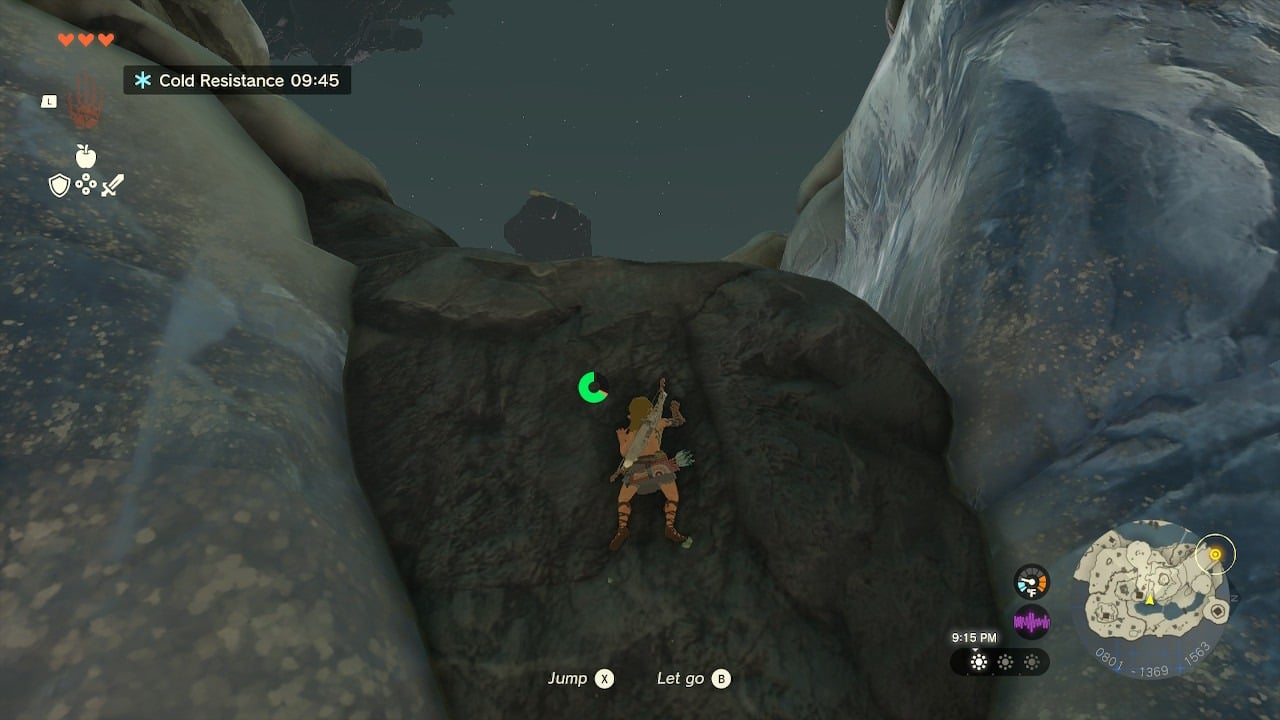This screenshot has height=720, width=1280.
Task: Click the apple item icon
Action: tap(86, 156)
